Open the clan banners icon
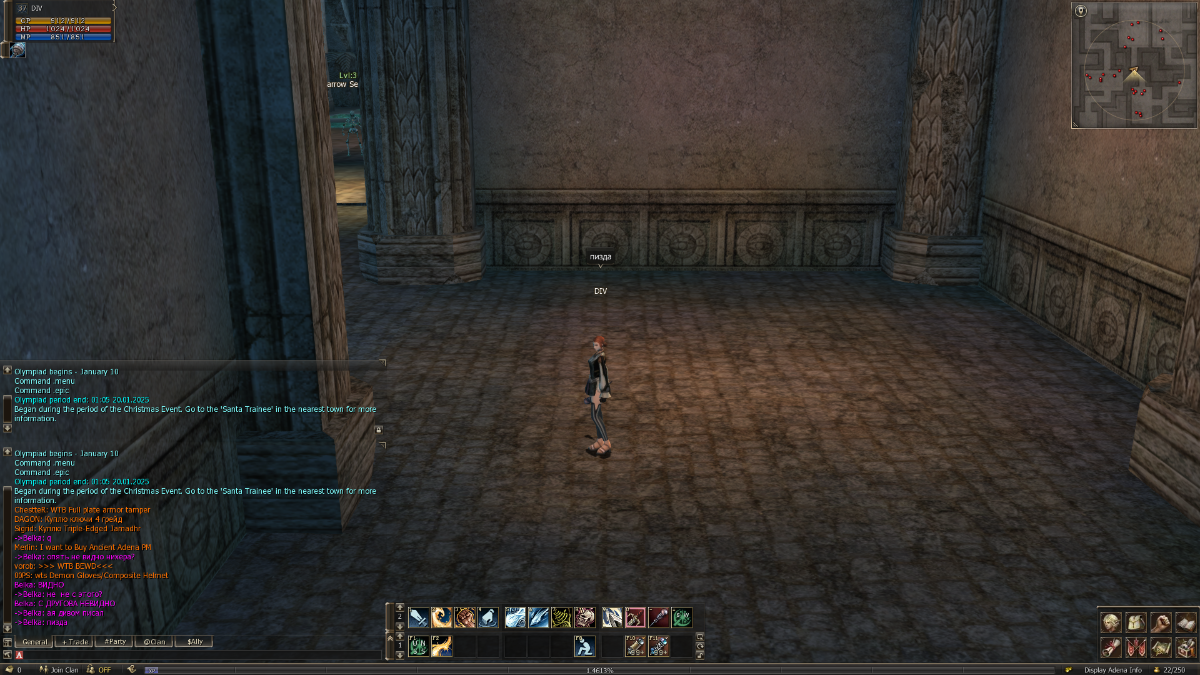Viewport: 1200px width, 675px height. click(1135, 648)
